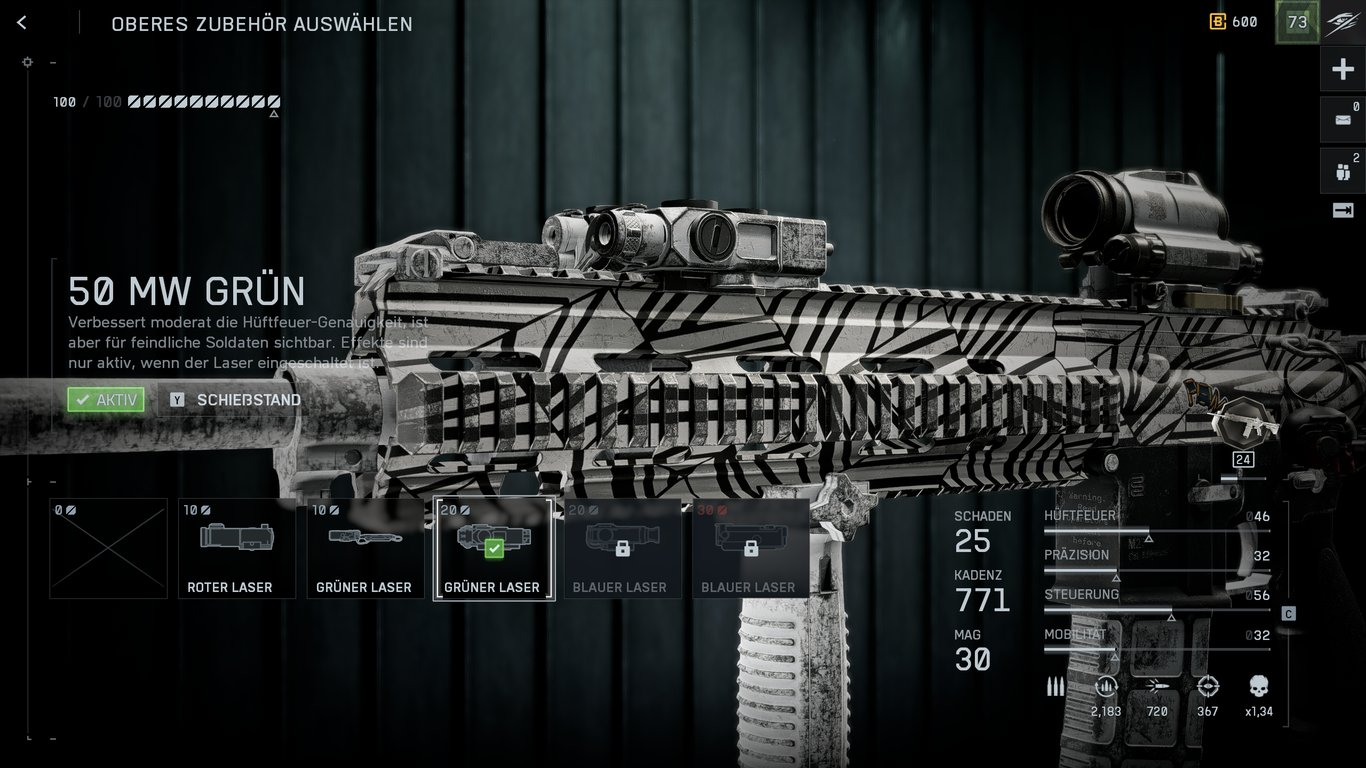Open the mail envelope icon showing 0
Screen dimensions: 1366x768
tap(1345, 118)
